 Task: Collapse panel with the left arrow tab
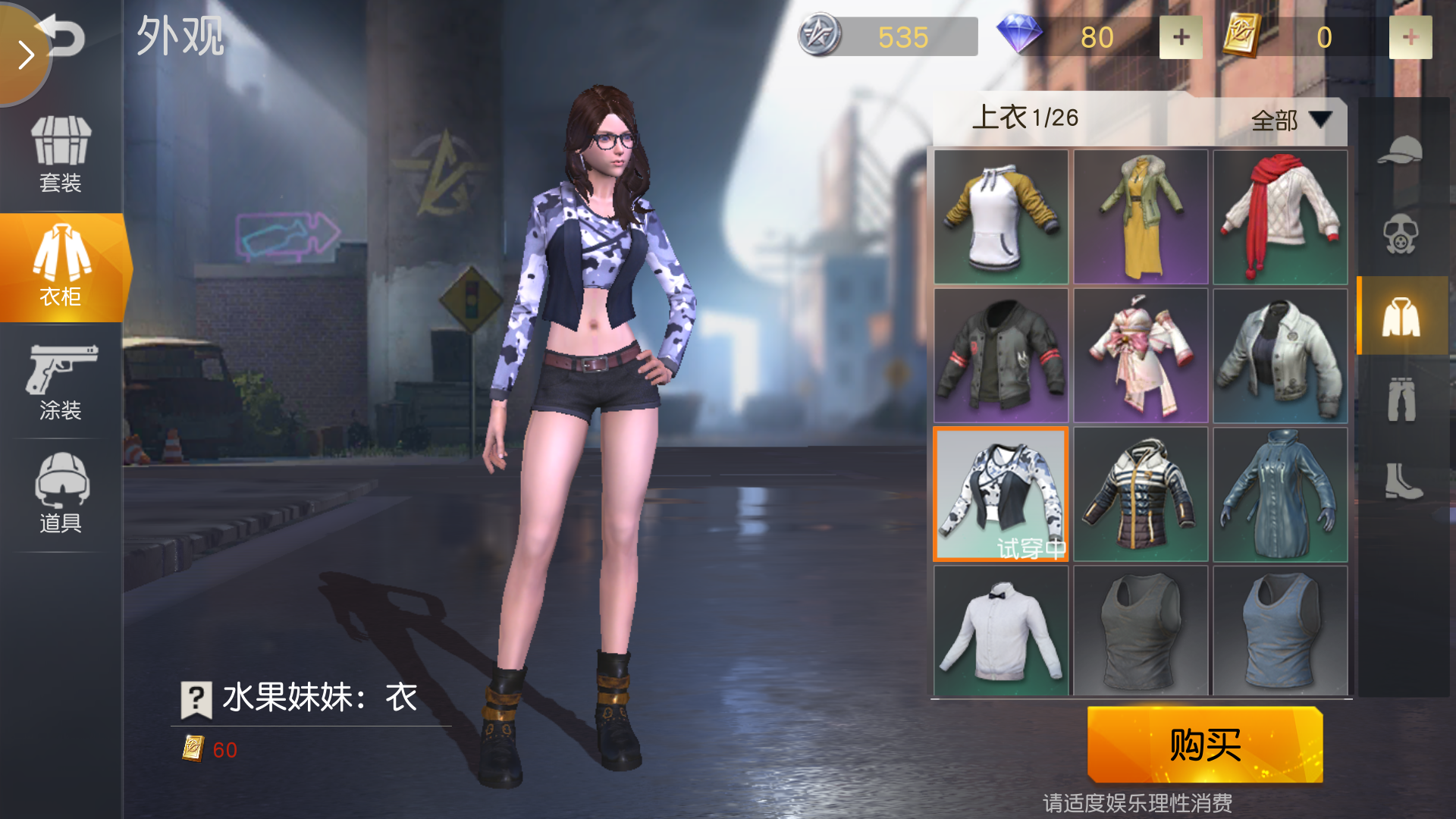(25, 55)
